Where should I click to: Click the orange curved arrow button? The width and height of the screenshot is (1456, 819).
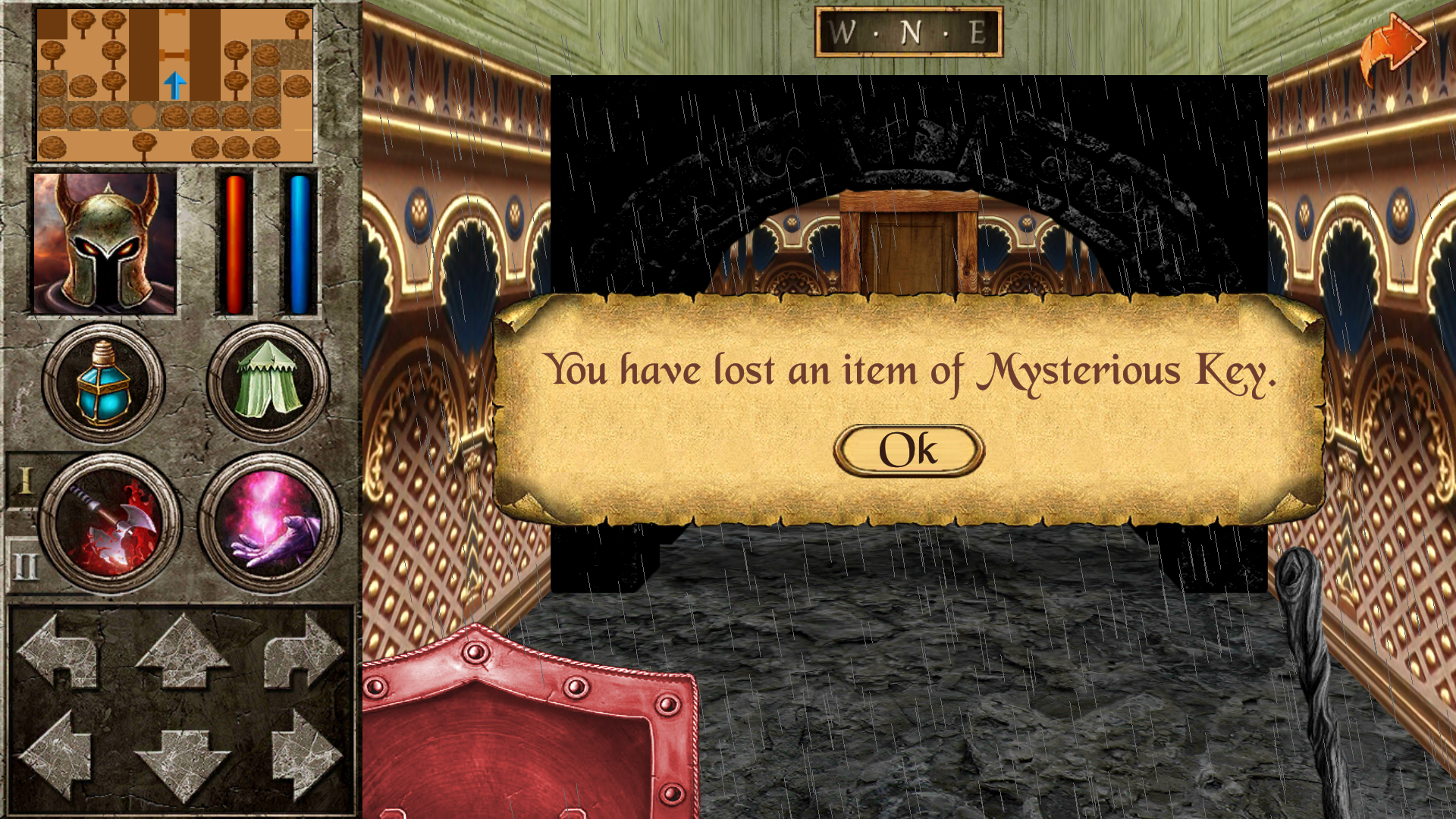click(x=1392, y=47)
